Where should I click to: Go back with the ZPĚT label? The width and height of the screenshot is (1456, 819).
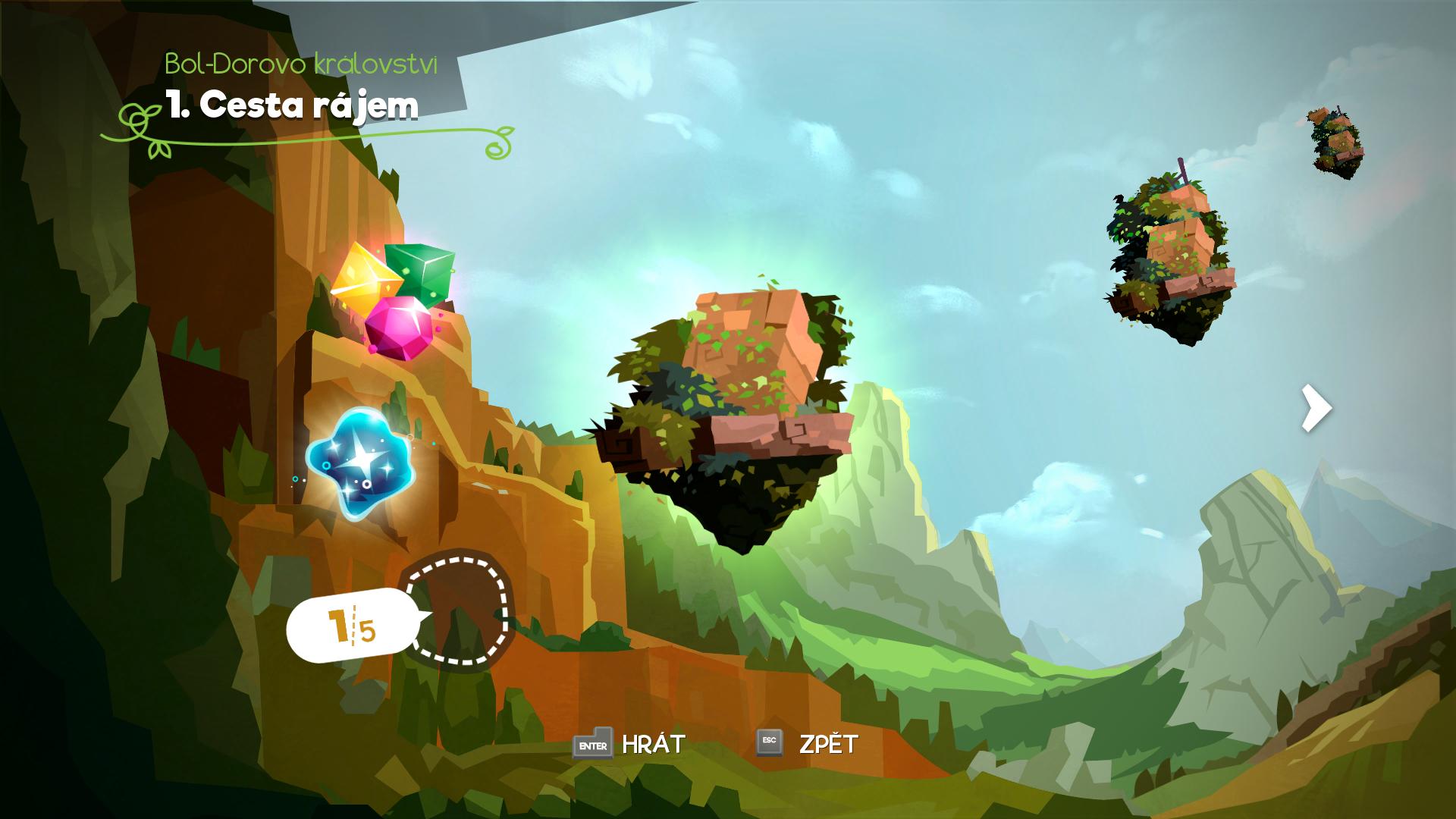click(x=828, y=745)
